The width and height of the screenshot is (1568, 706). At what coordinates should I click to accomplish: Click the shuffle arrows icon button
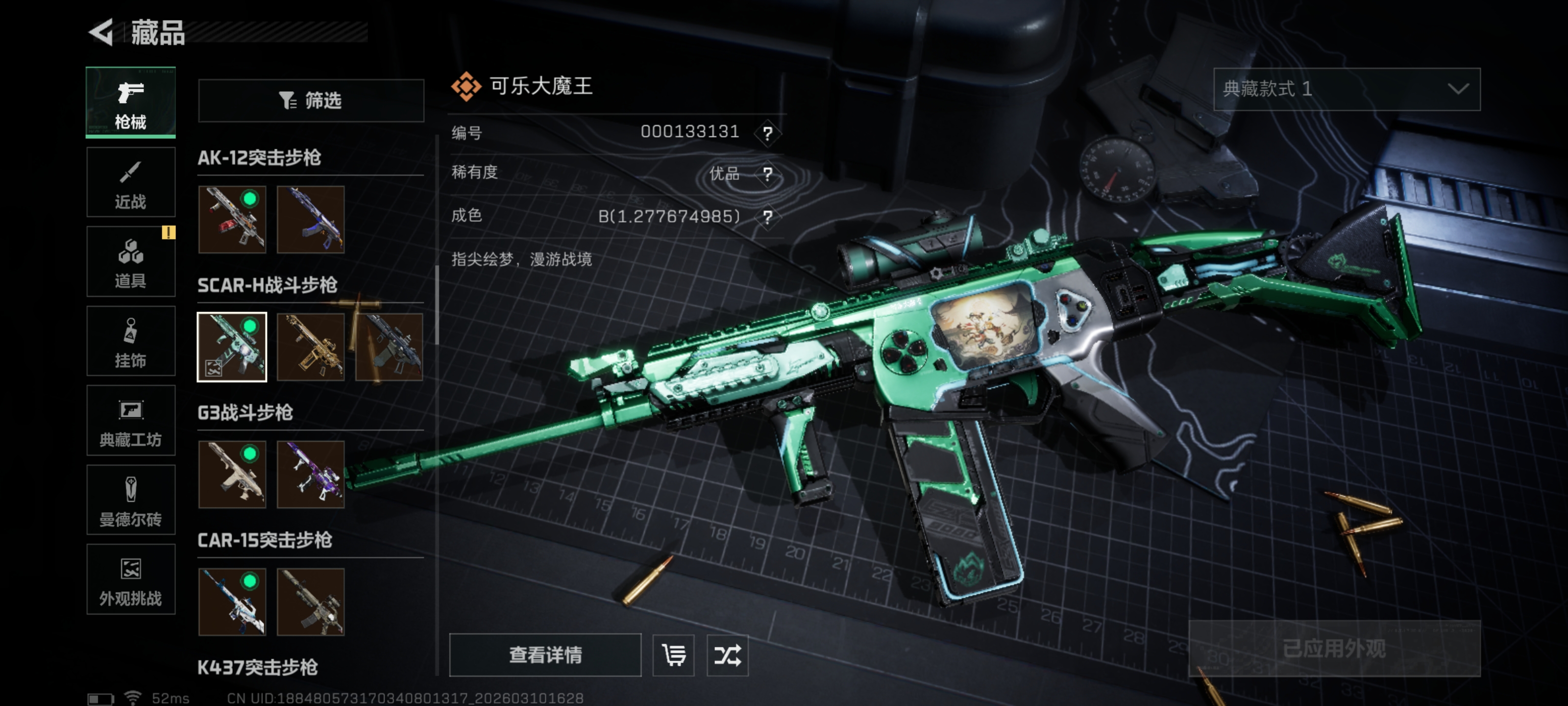pos(727,655)
